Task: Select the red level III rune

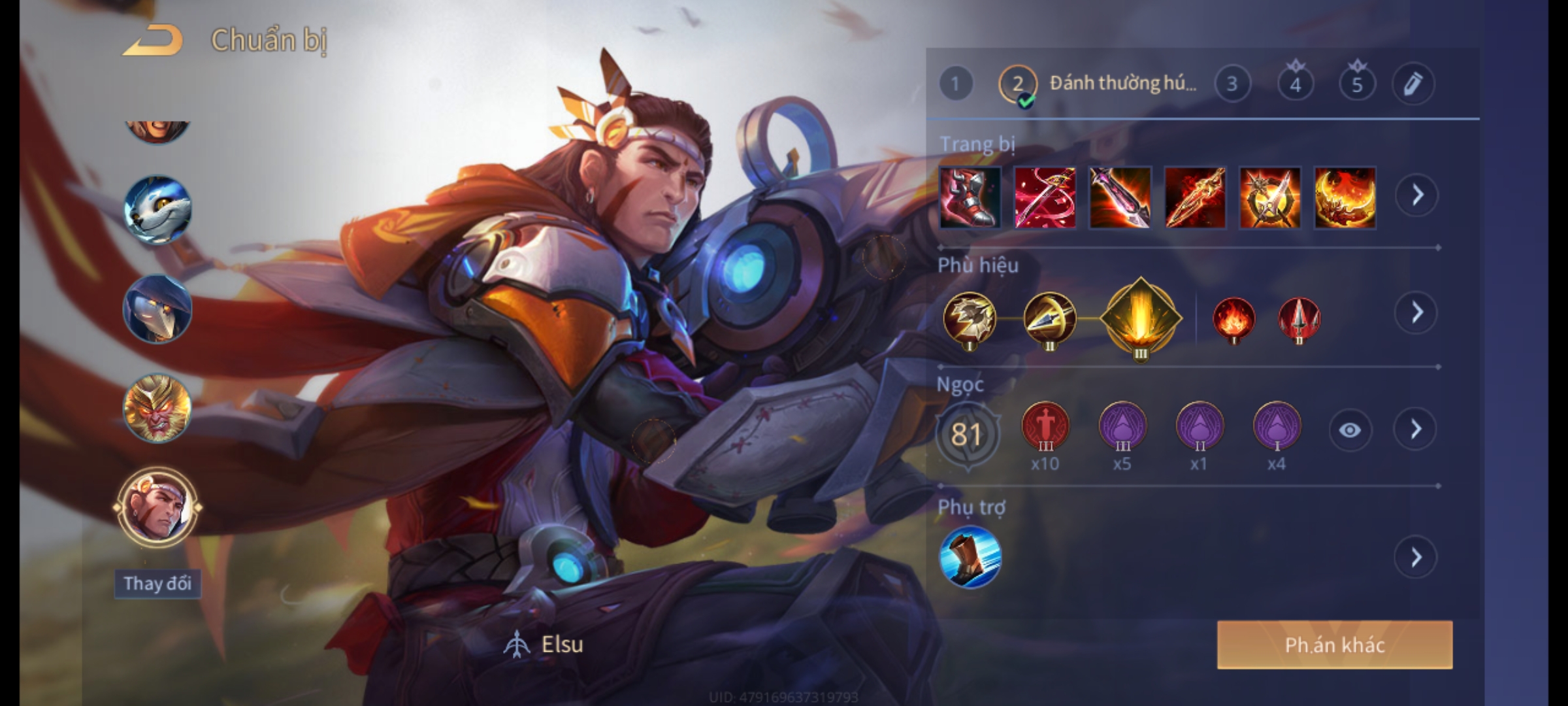Action: (1045, 427)
